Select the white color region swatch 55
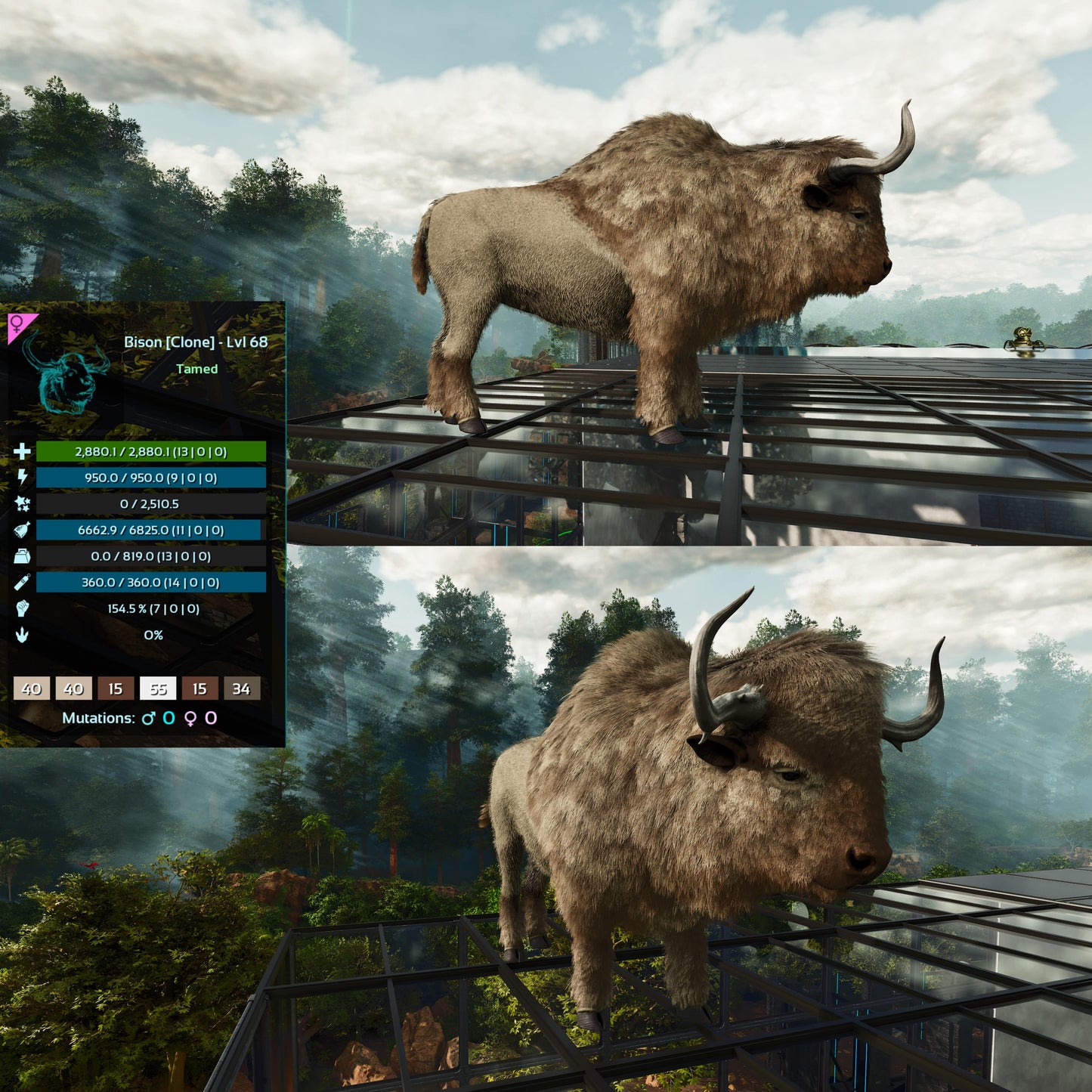The height and width of the screenshot is (1092, 1092). tap(157, 688)
